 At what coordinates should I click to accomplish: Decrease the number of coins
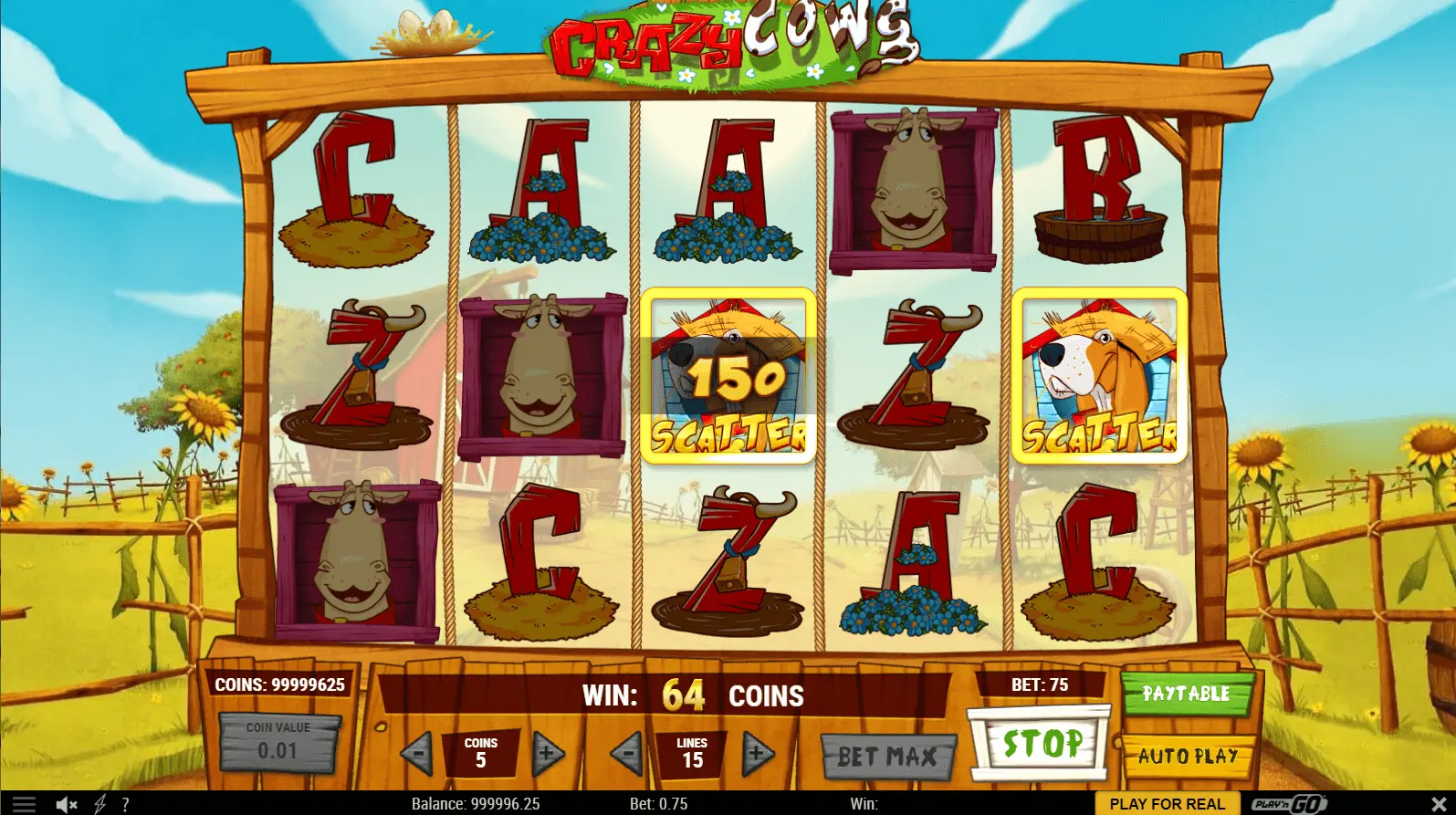tap(417, 754)
